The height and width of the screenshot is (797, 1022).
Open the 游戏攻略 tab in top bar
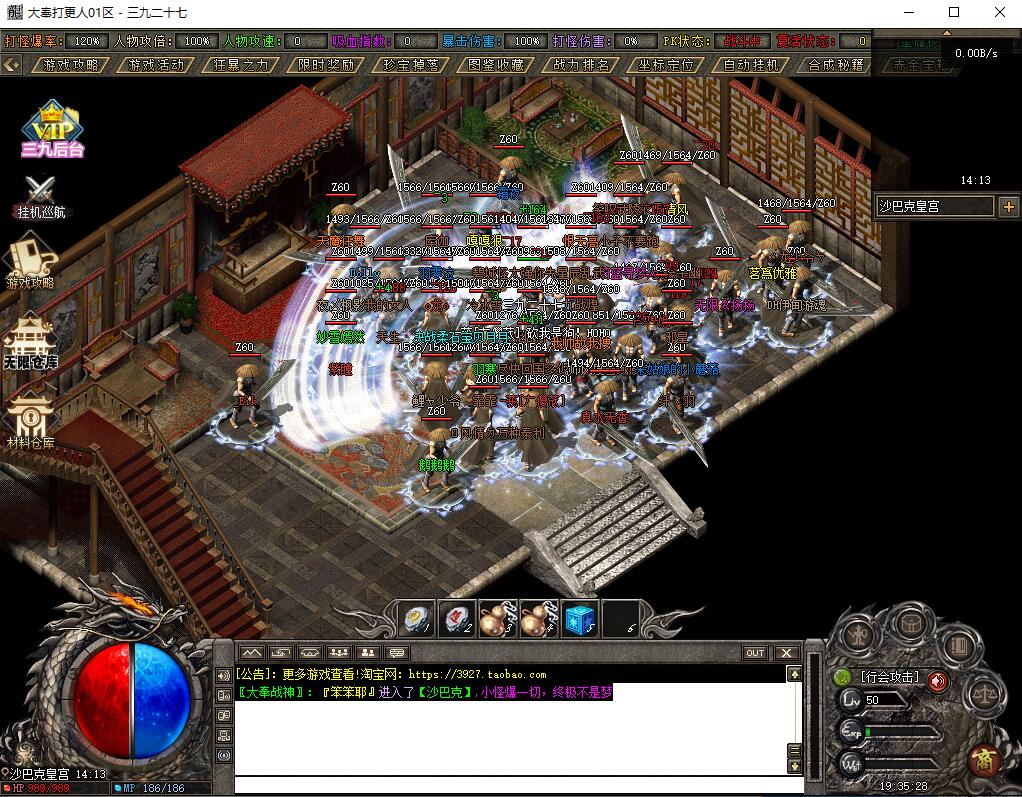(71, 65)
